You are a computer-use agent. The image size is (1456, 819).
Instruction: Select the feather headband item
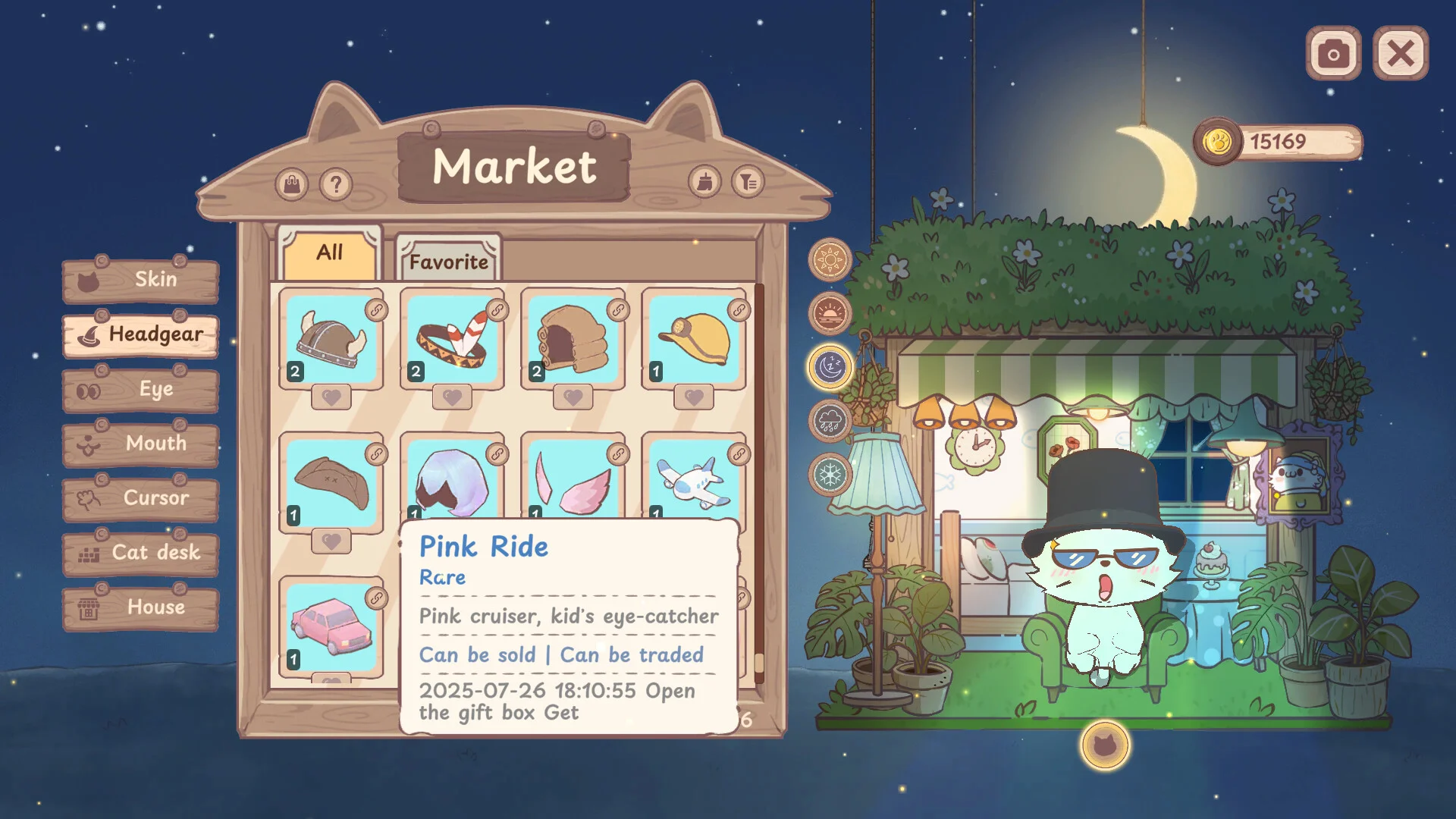tap(452, 339)
